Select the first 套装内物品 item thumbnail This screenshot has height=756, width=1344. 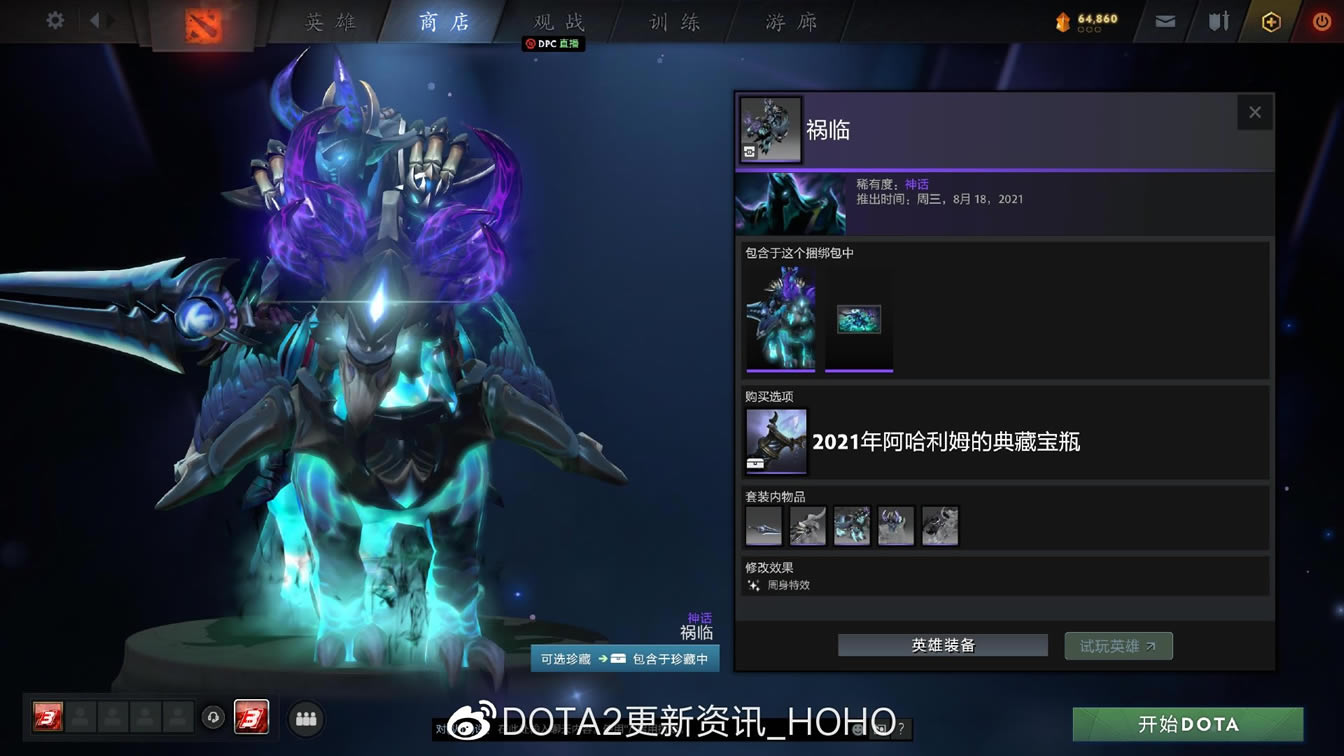point(763,525)
